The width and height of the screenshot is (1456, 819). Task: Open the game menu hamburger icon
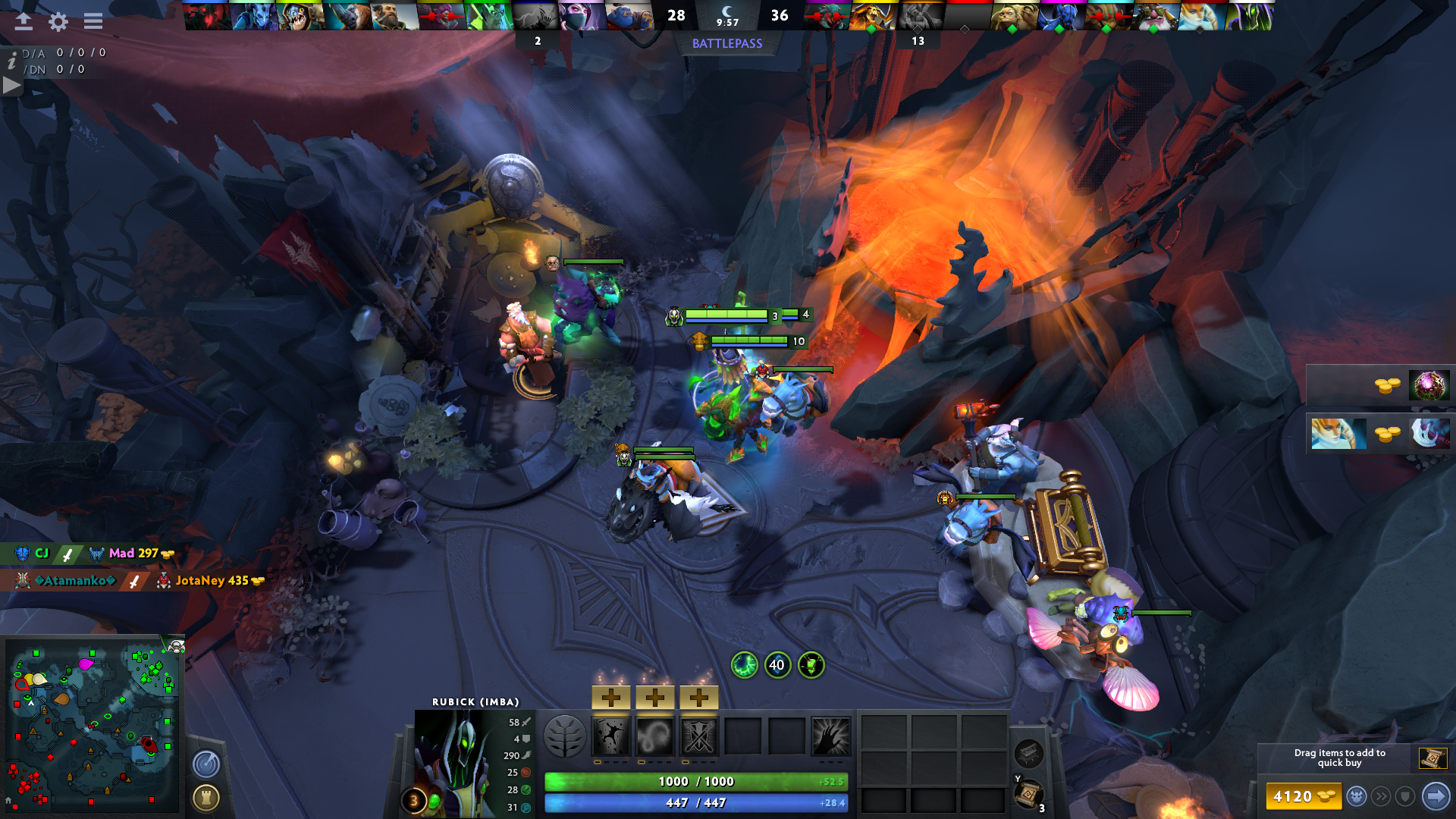[x=93, y=22]
